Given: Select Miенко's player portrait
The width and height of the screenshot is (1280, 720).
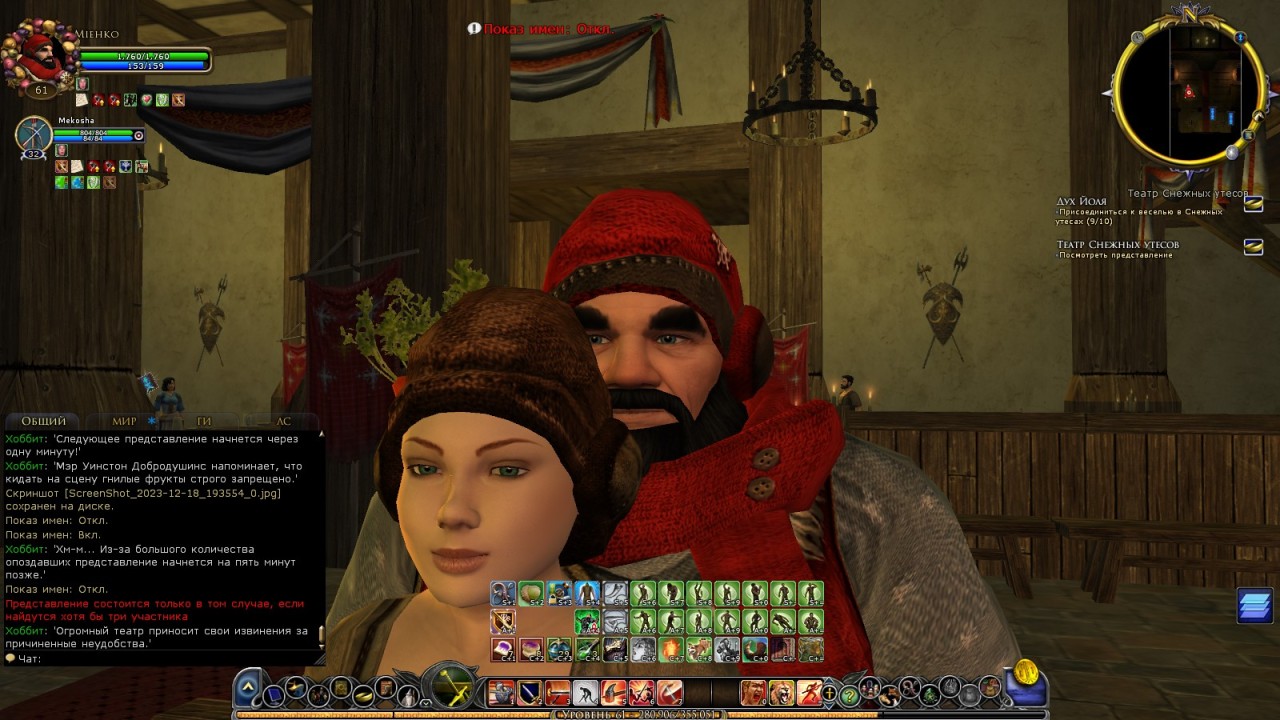Looking at the screenshot, I should [x=40, y=58].
